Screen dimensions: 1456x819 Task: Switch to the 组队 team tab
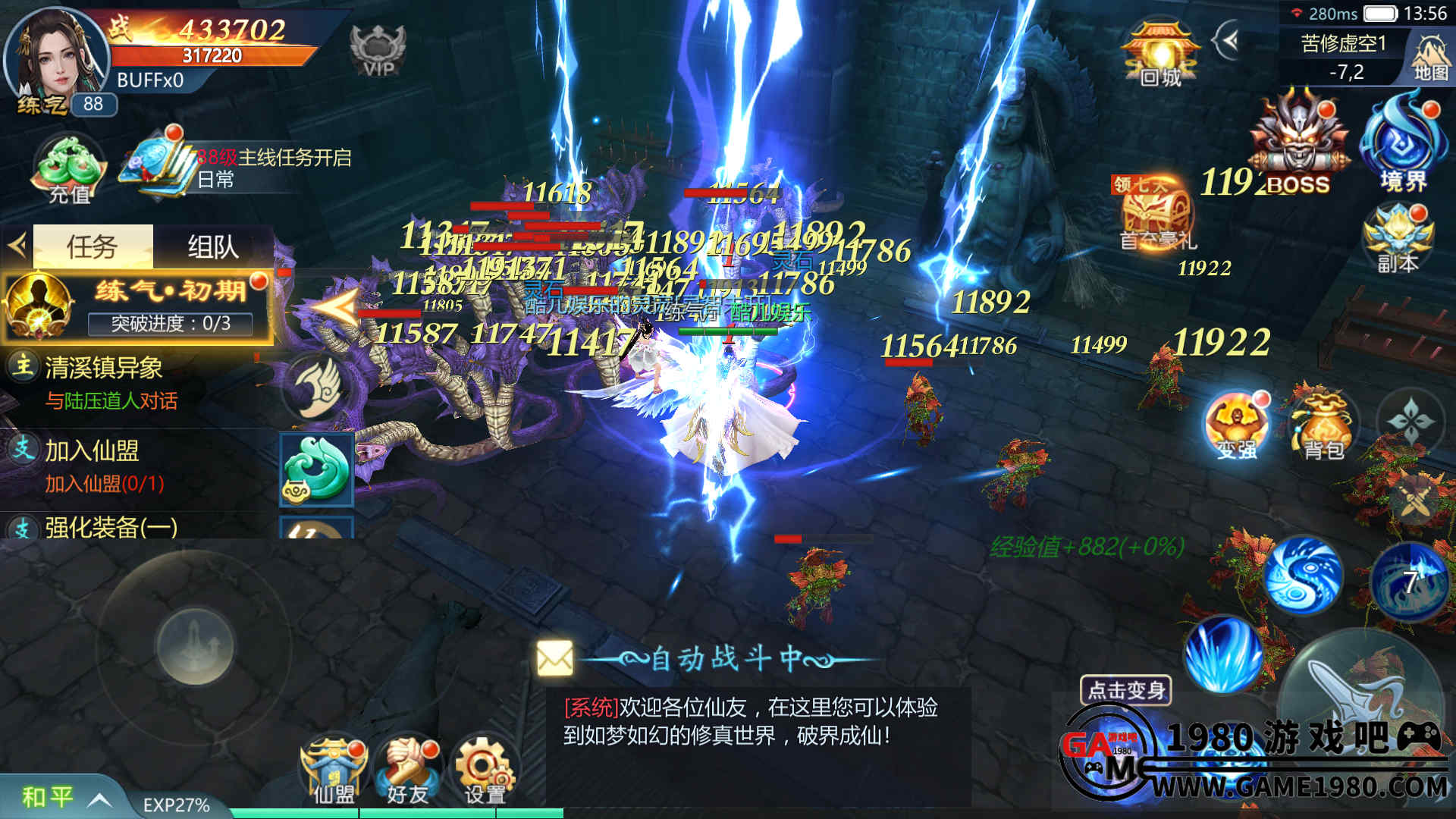coord(212,246)
